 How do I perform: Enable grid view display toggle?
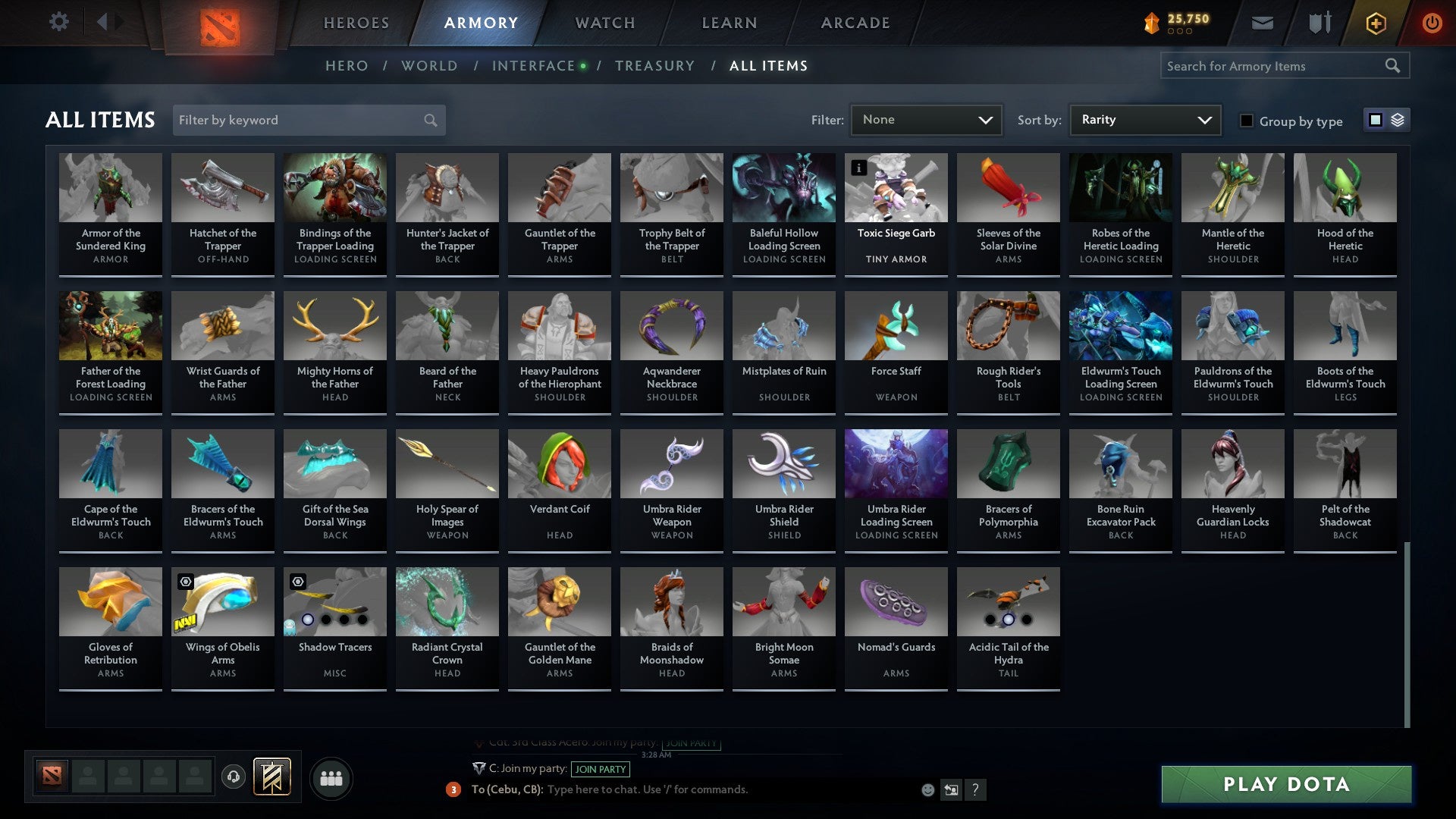1376,120
